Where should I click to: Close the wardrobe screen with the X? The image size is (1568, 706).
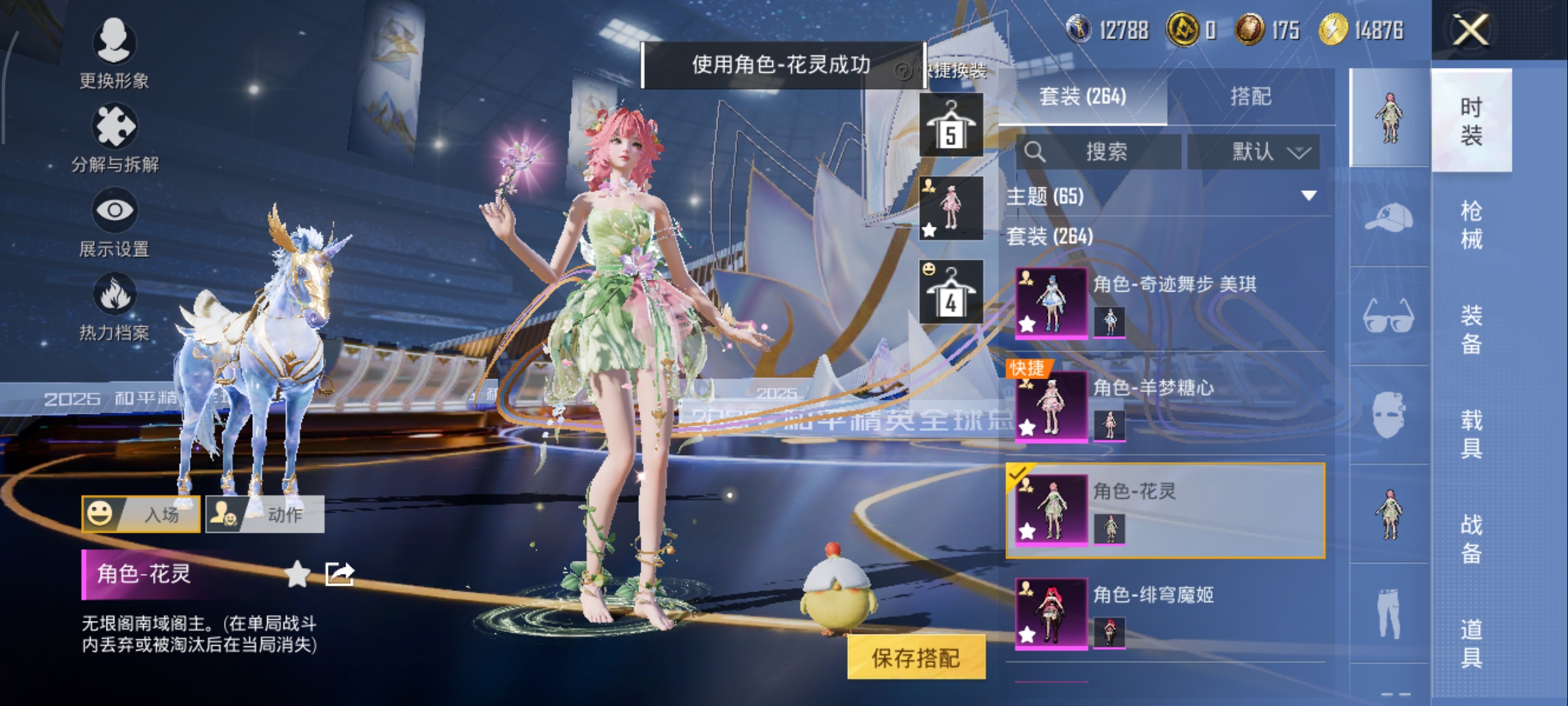pos(1471,30)
